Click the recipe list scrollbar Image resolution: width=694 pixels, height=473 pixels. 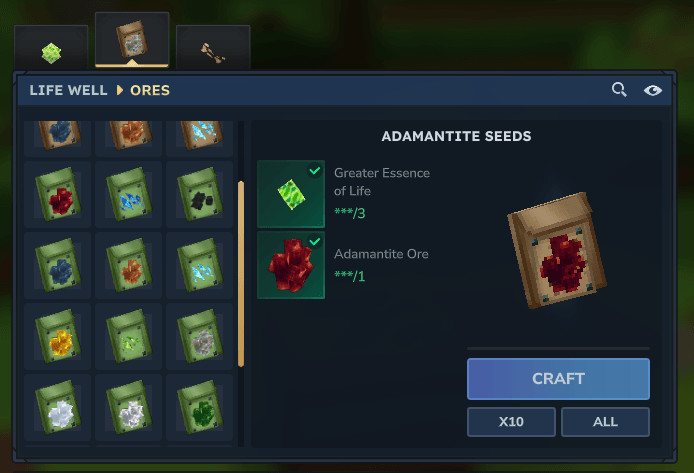[240, 273]
